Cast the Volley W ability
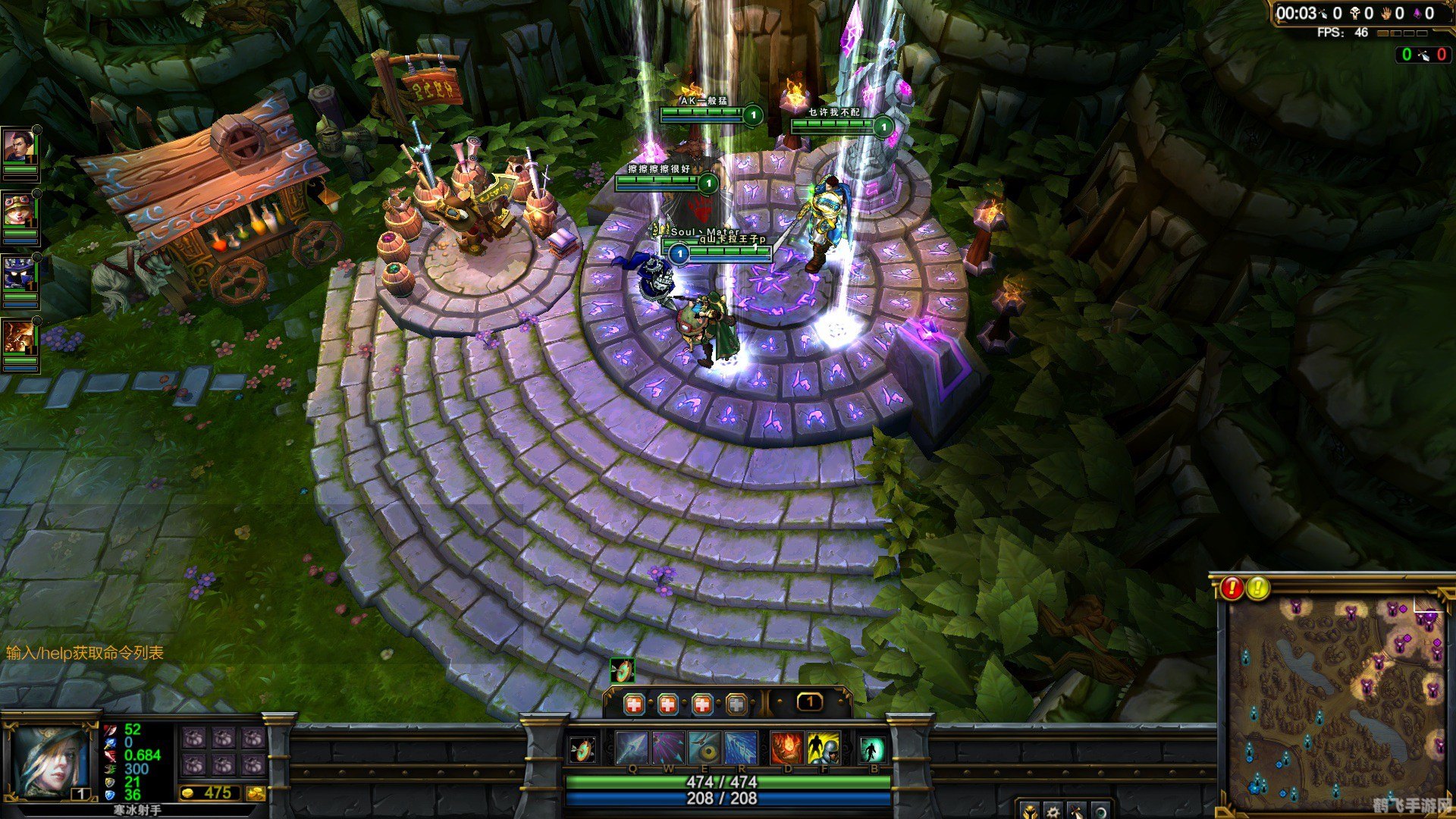This screenshot has height=819, width=1456. tap(668, 748)
